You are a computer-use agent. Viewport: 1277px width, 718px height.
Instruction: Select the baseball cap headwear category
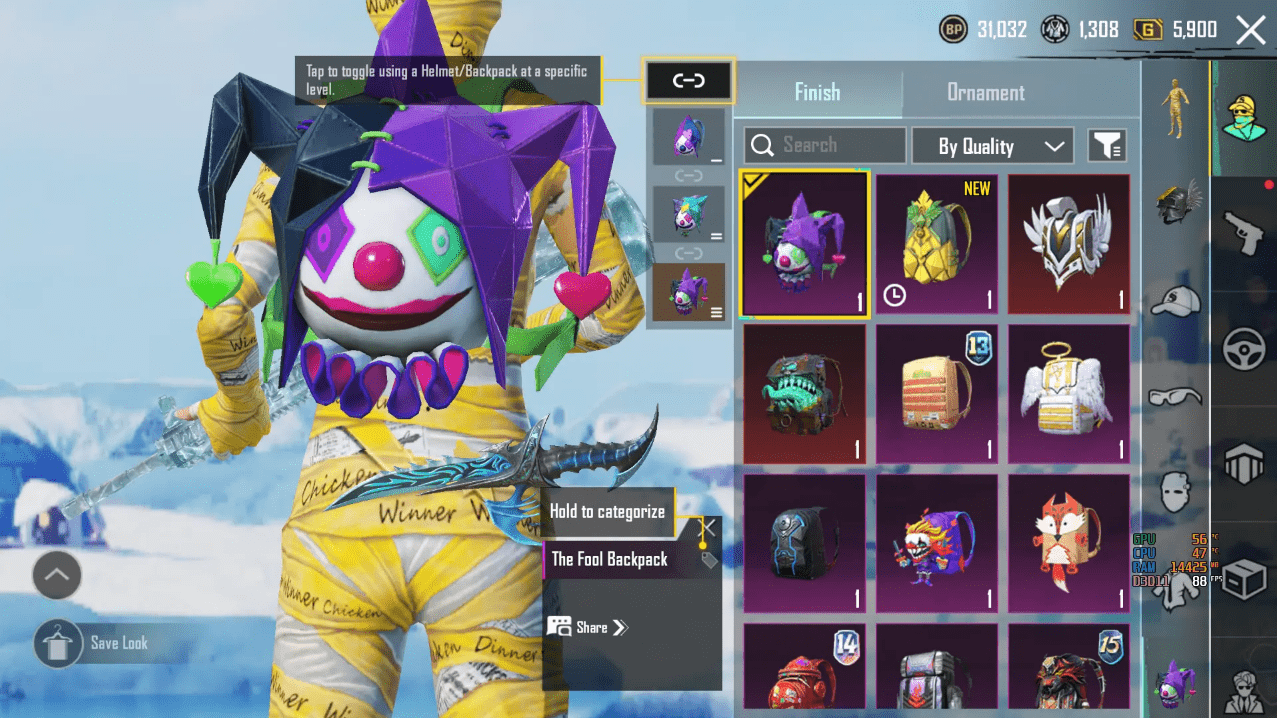(x=1175, y=299)
